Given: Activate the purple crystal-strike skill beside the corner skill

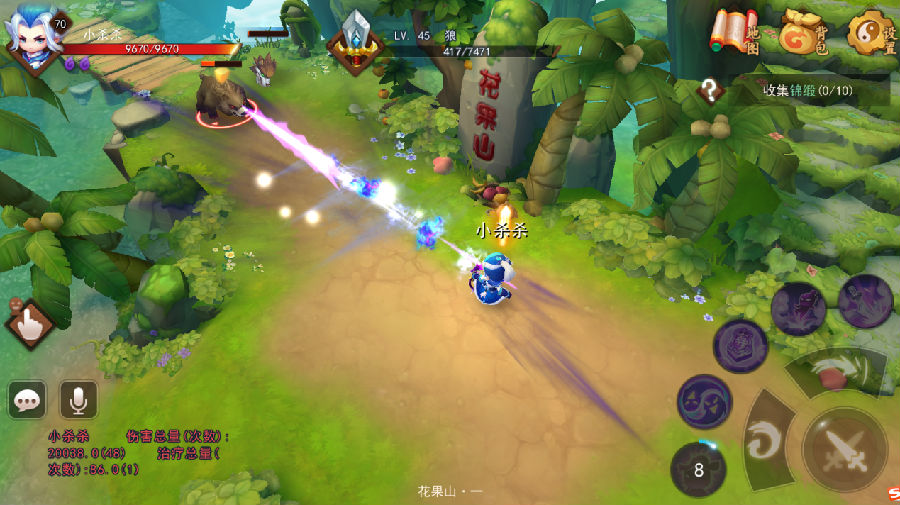Looking at the screenshot, I should (x=798, y=308).
